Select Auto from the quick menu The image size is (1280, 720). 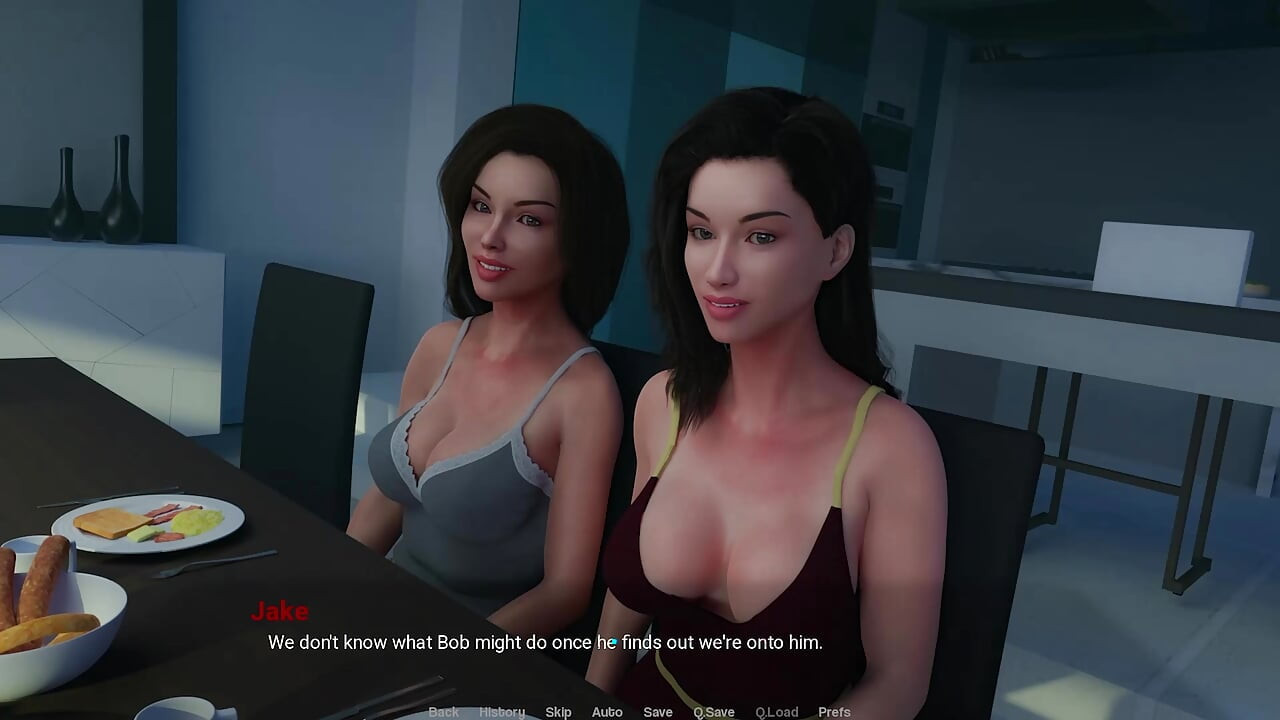click(607, 711)
